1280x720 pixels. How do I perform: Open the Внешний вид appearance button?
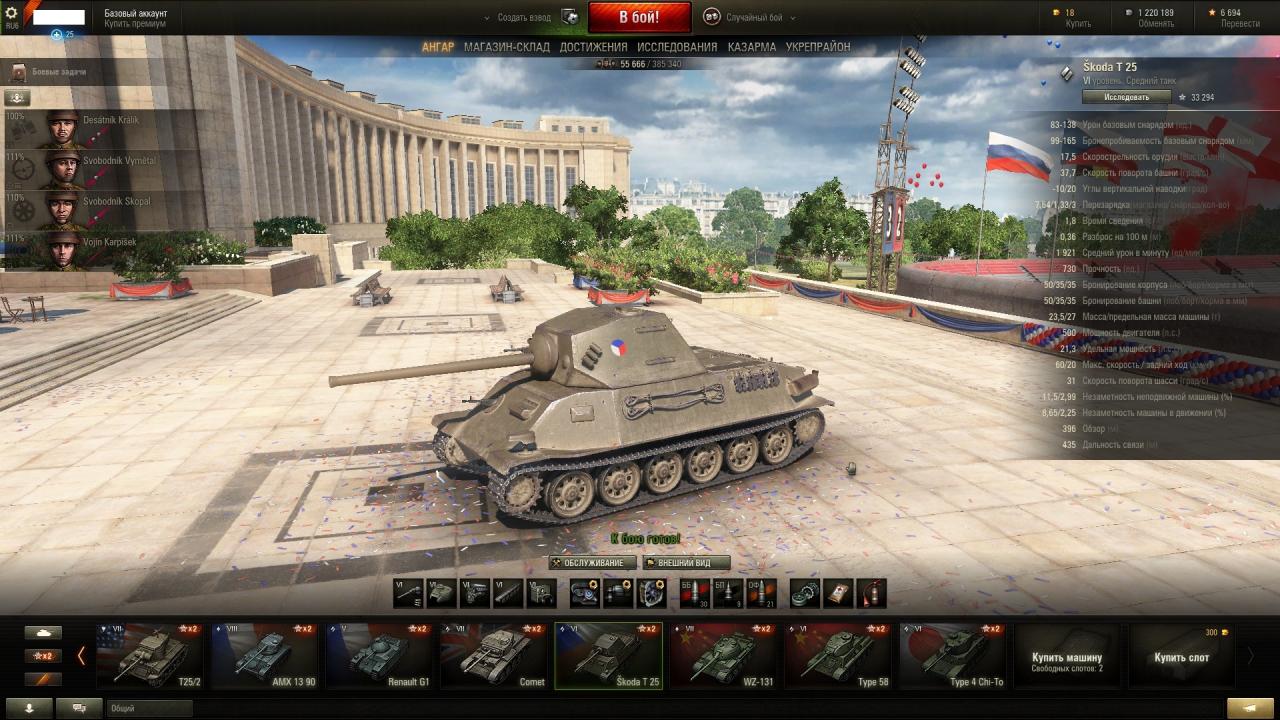685,563
